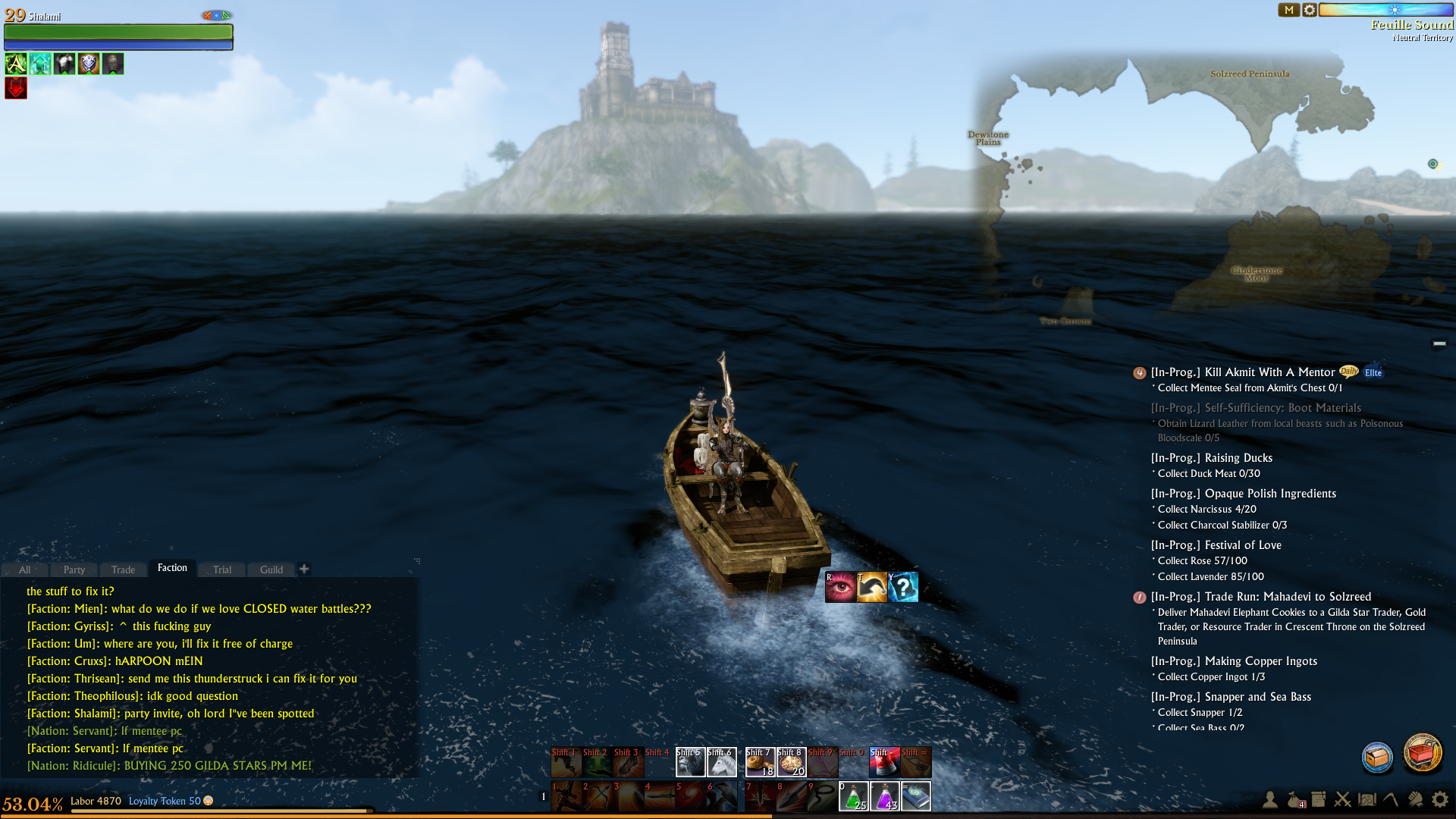Screen dimensions: 1456x819
Task: Switch to the Trade chat tab
Action: point(123,570)
